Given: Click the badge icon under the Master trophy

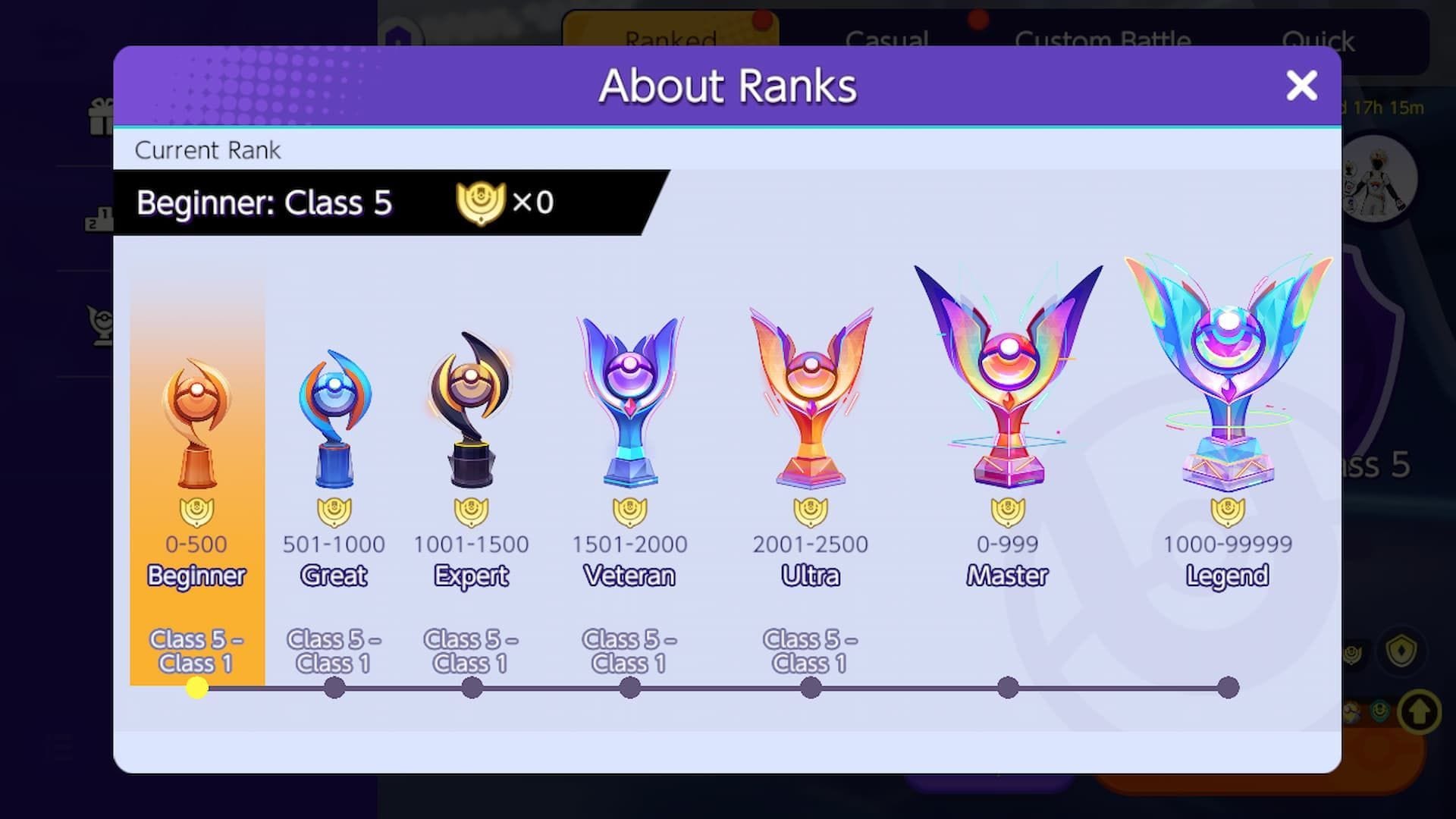Looking at the screenshot, I should tap(1007, 511).
